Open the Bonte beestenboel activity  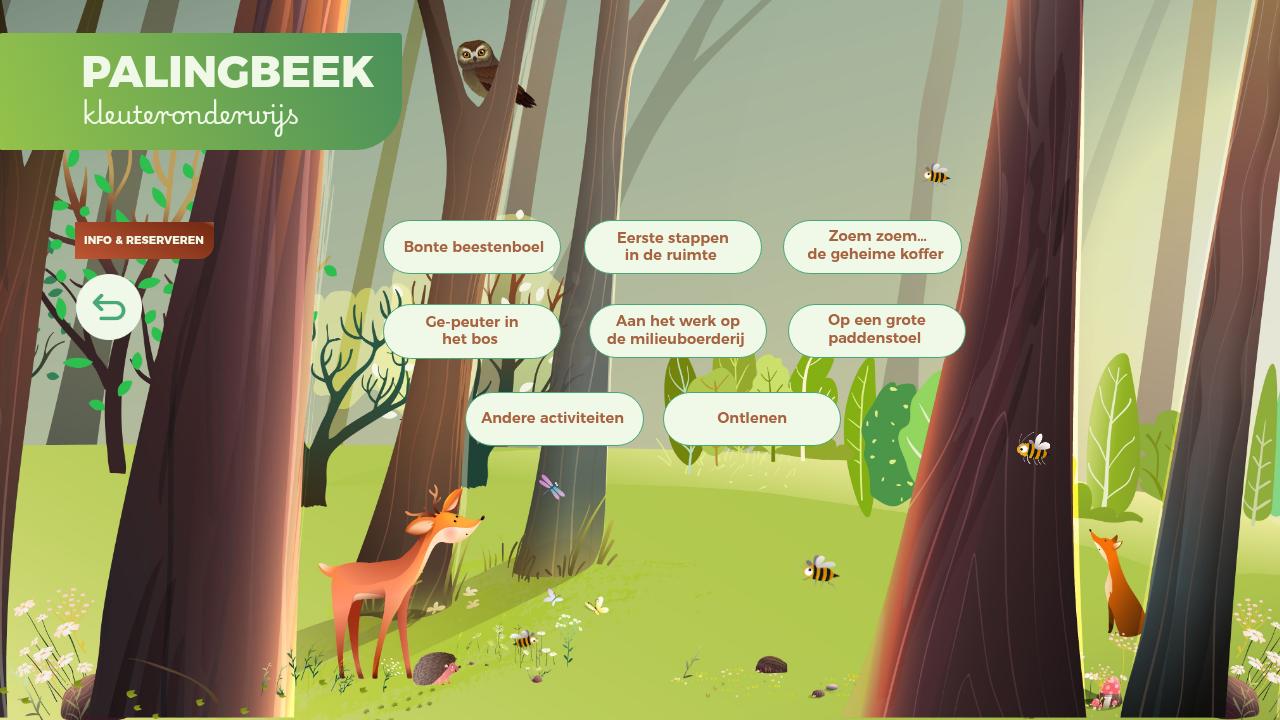pos(472,246)
